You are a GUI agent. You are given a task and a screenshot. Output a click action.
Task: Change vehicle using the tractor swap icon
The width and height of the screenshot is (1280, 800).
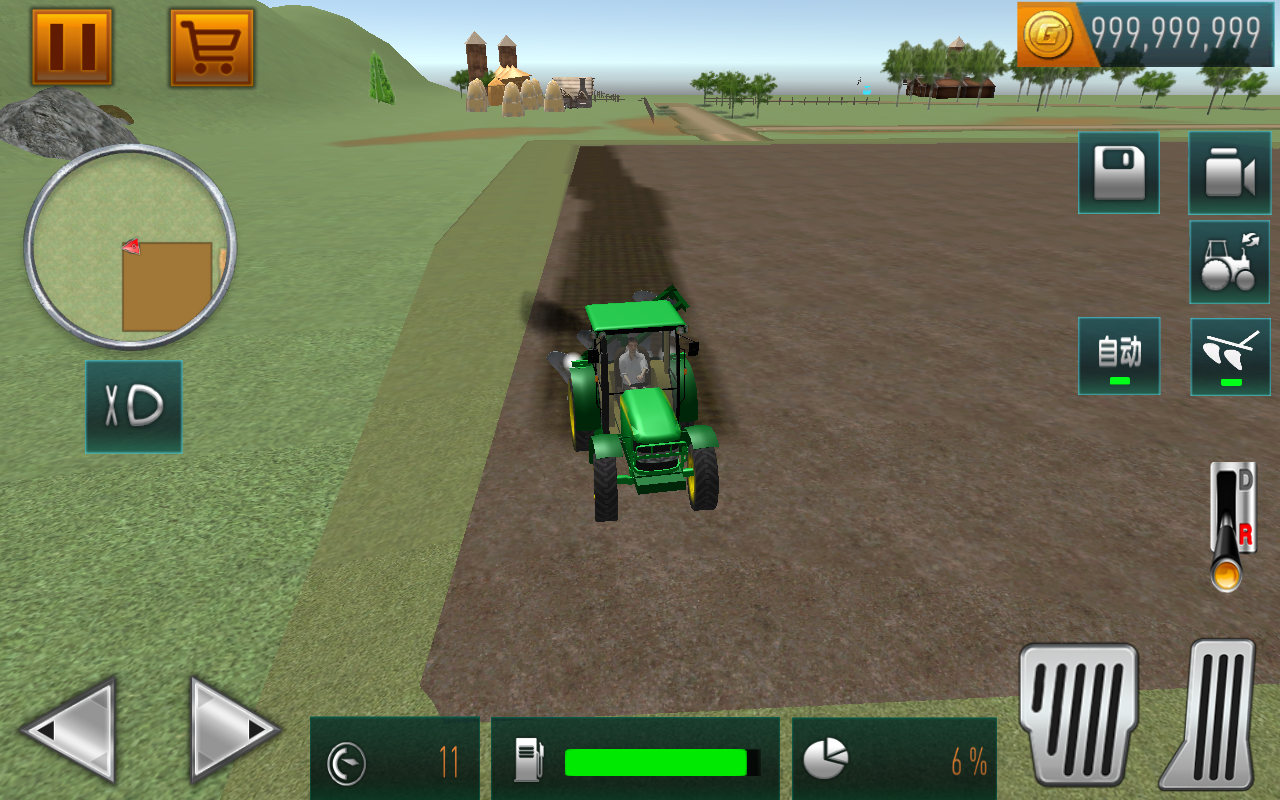coord(1229,262)
